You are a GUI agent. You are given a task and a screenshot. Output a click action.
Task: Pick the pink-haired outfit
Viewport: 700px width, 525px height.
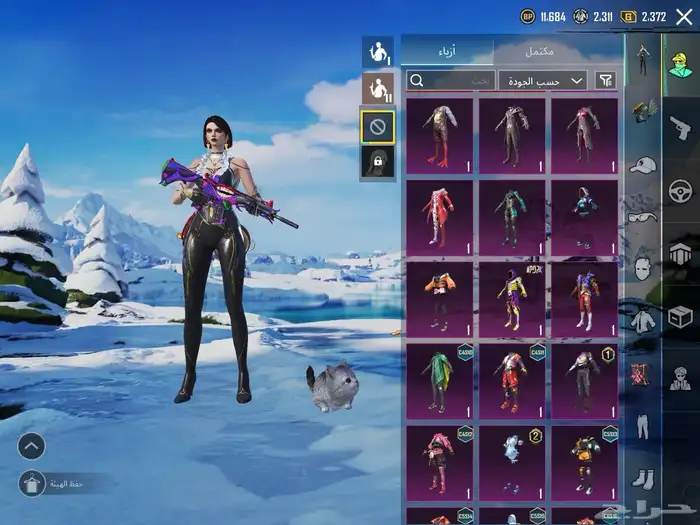click(x=440, y=461)
